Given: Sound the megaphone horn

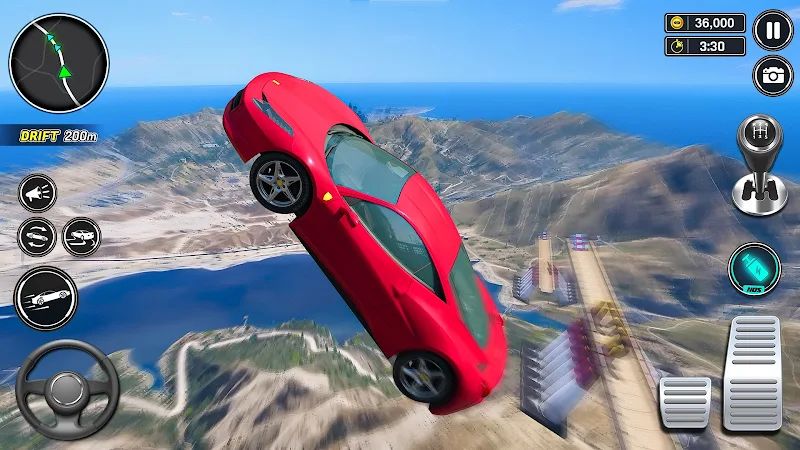Looking at the screenshot, I should pos(38,193).
